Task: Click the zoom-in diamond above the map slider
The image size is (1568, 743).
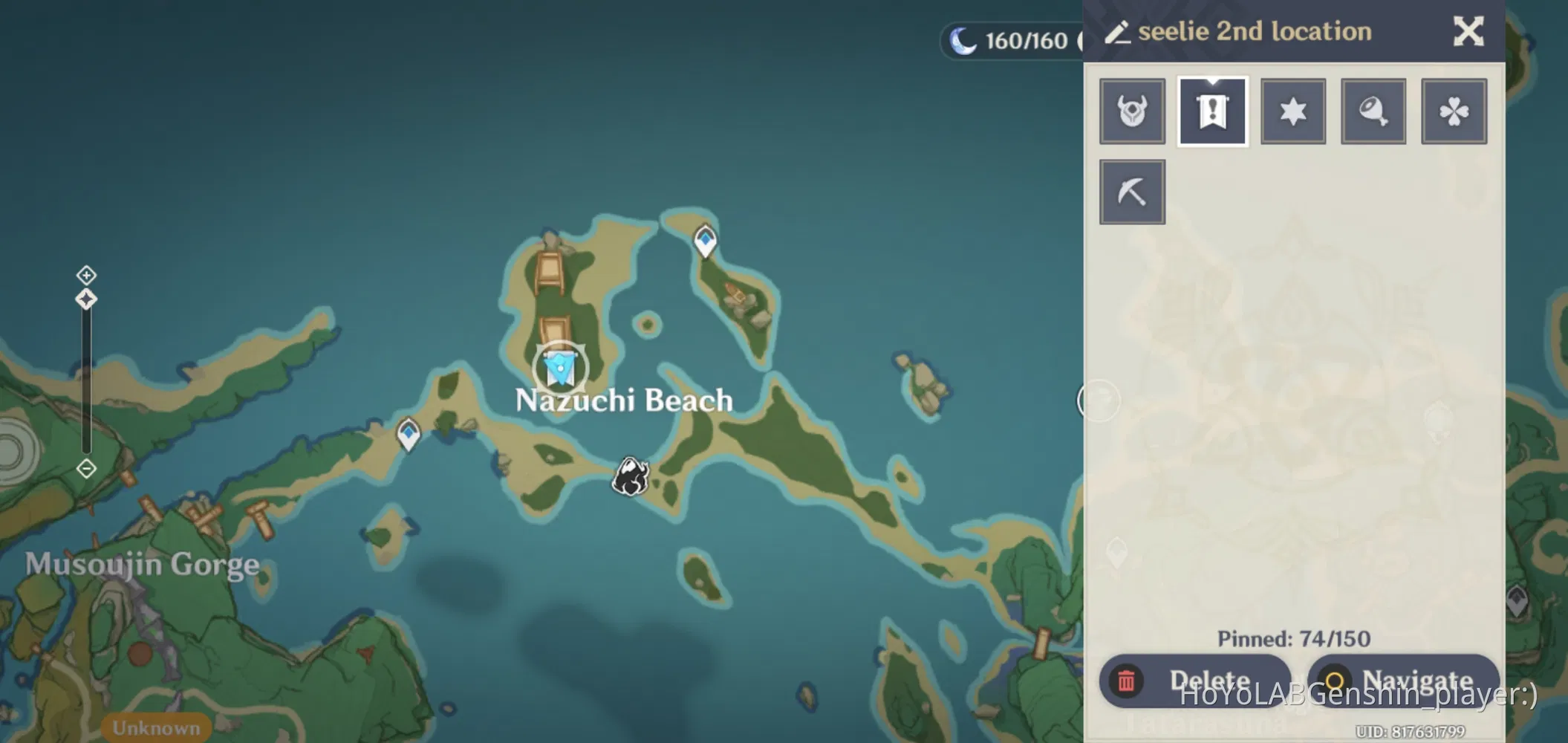Action: pos(85,275)
